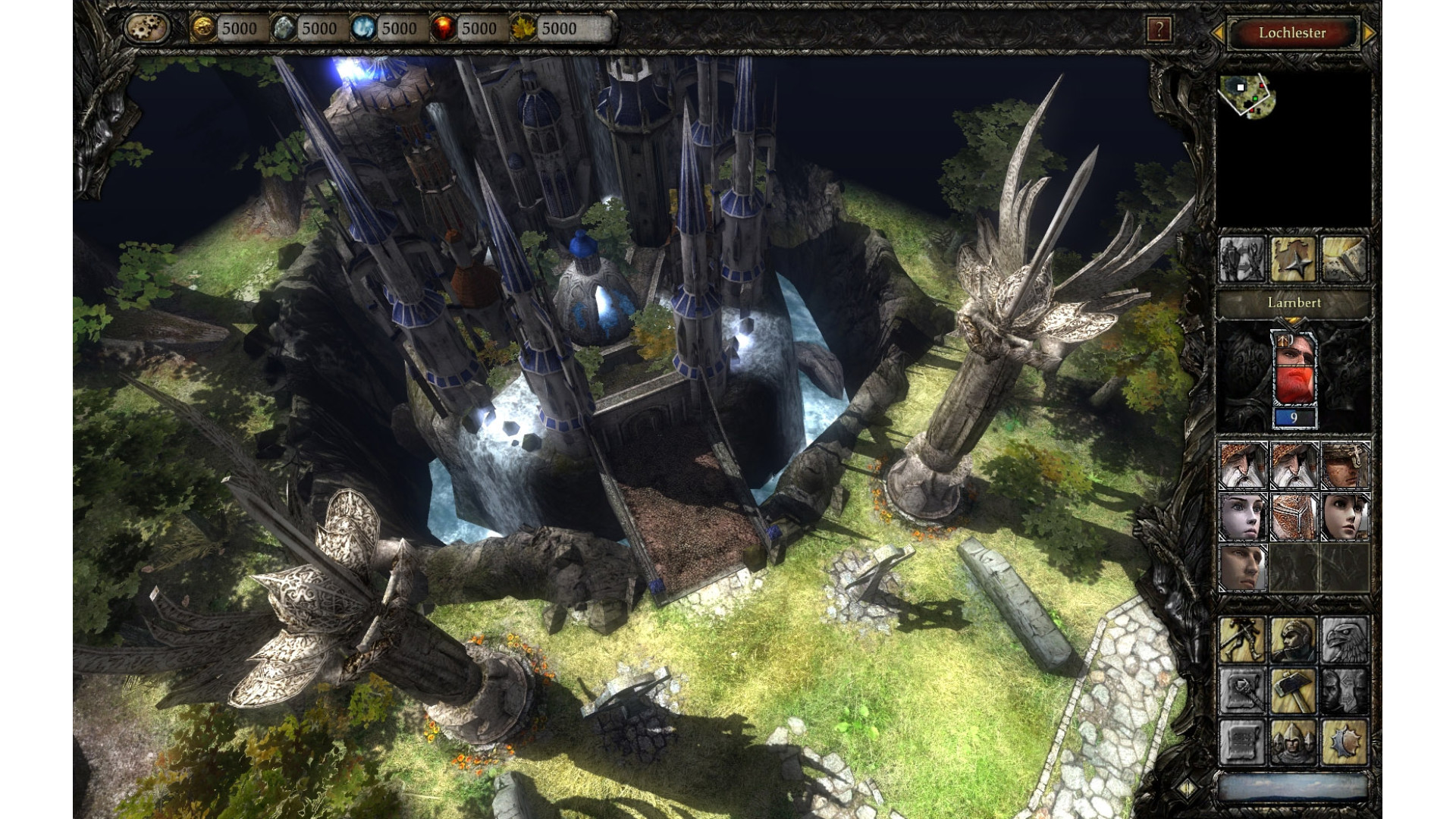Select the helmeted unit with cross emblem
The image size is (1456, 819).
[1345, 465]
